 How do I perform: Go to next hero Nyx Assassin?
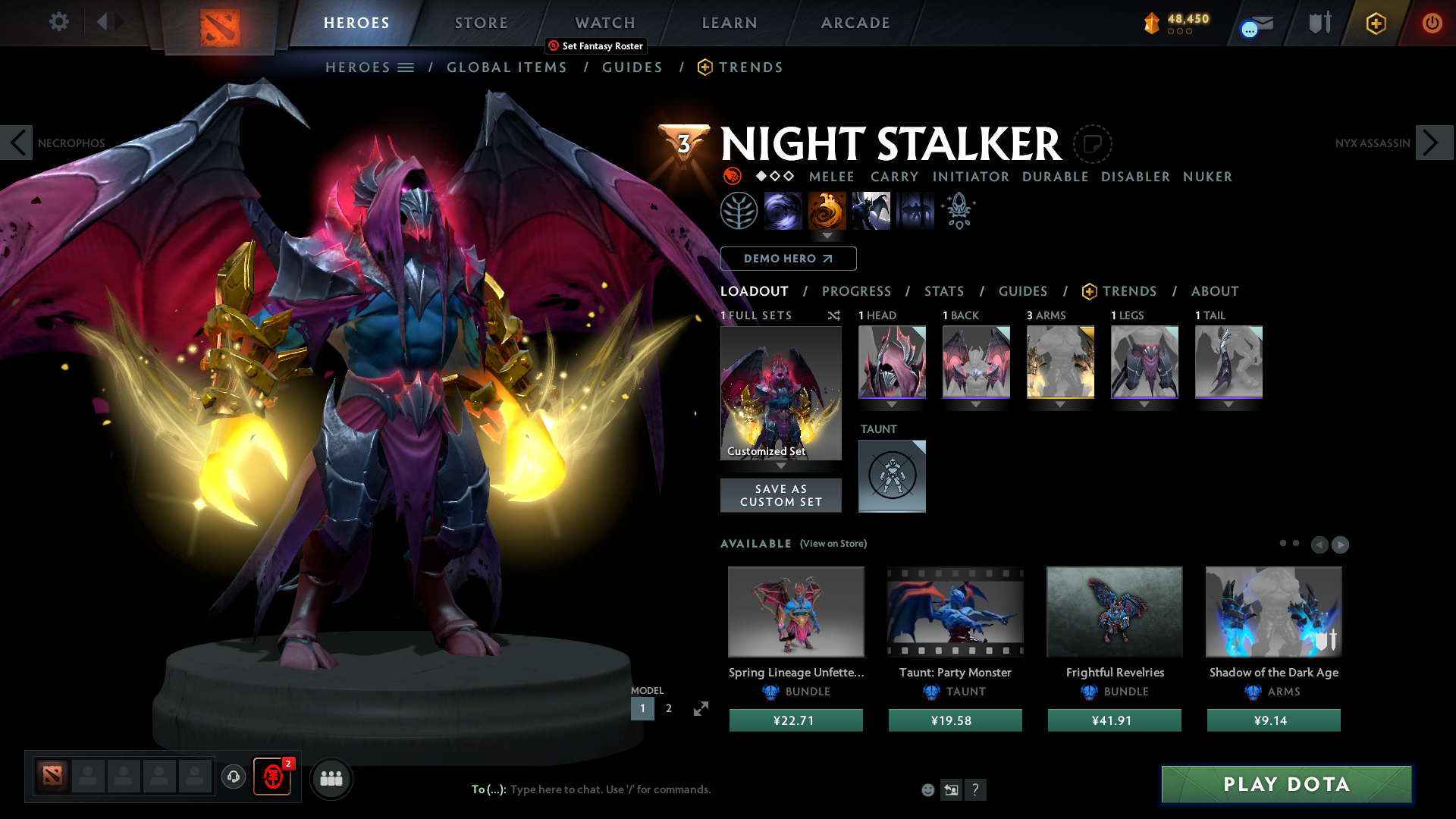[x=1433, y=143]
